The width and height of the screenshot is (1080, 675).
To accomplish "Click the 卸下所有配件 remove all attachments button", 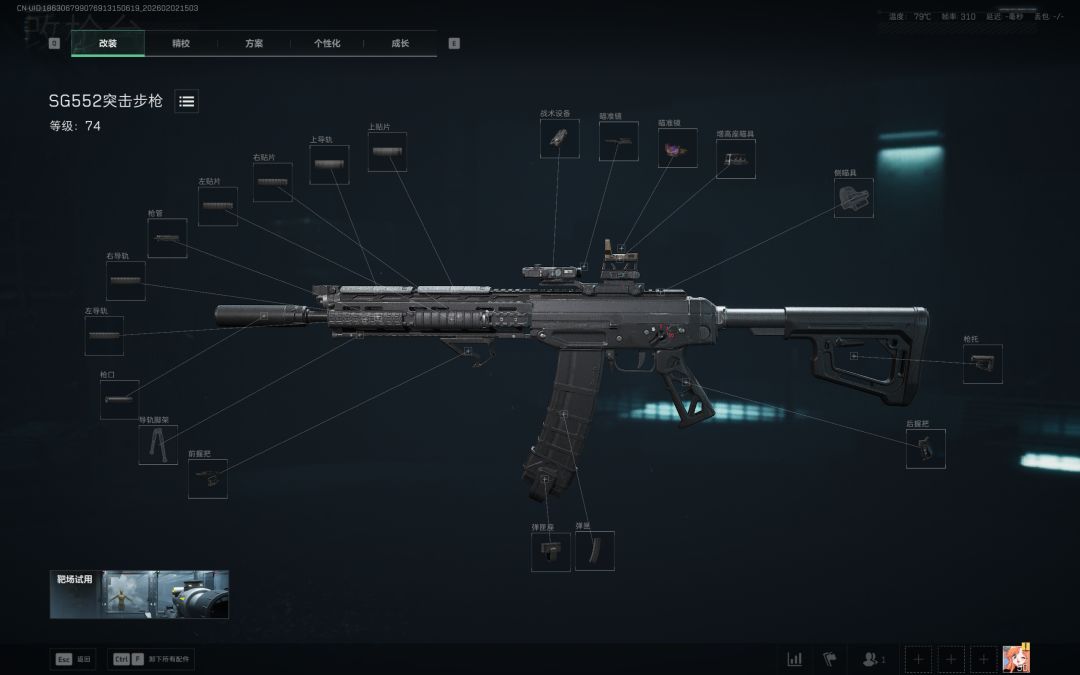I will pyautogui.click(x=152, y=659).
